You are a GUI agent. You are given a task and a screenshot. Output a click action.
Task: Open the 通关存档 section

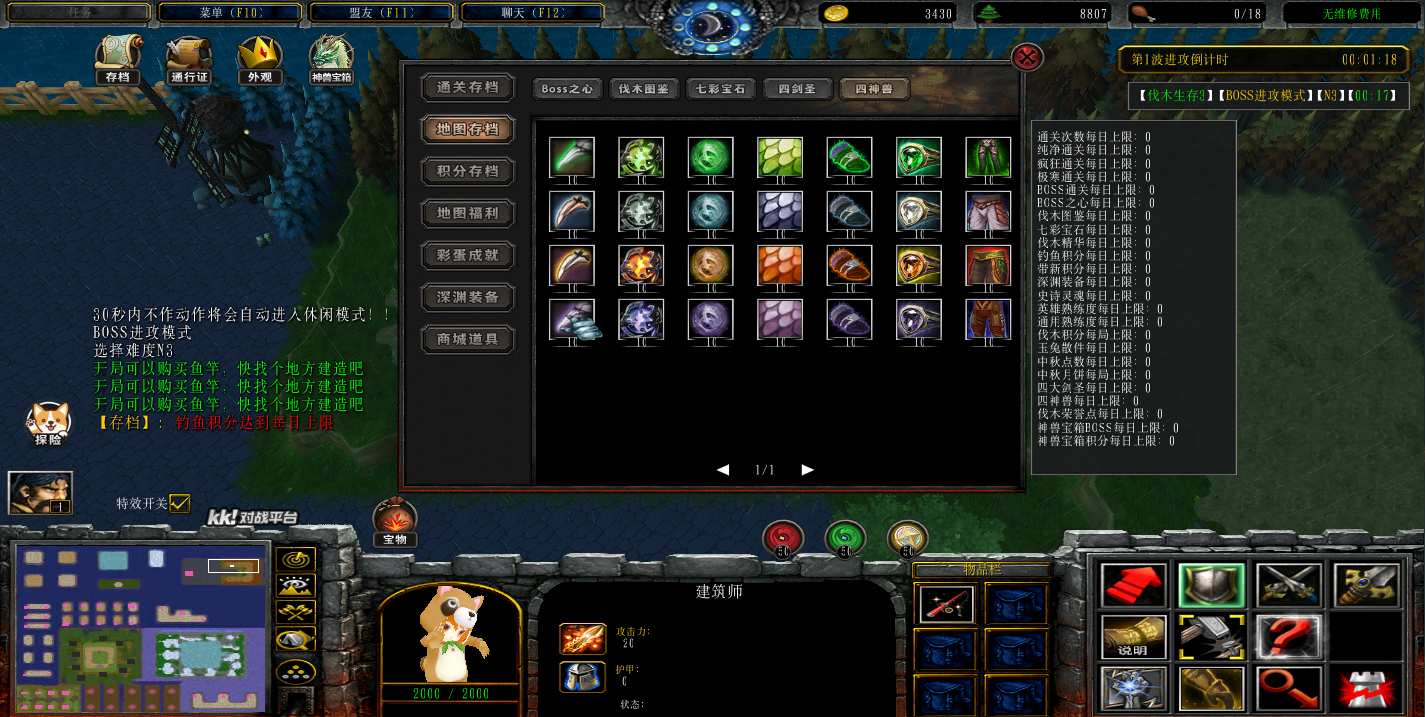click(x=468, y=87)
